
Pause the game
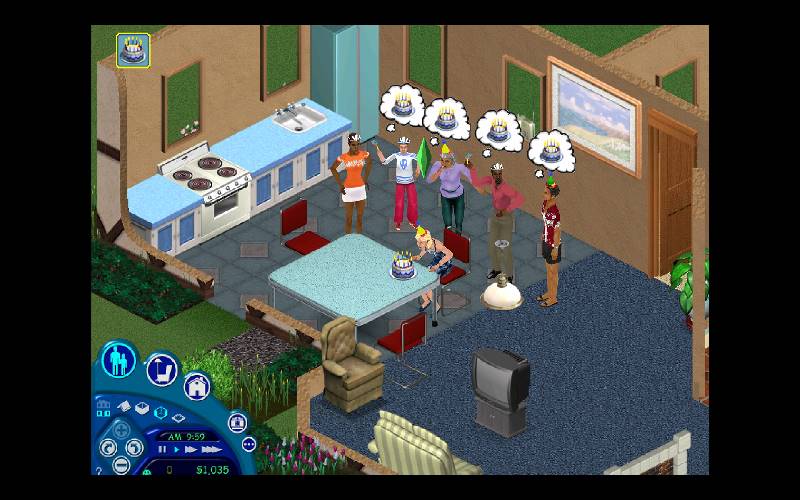pos(162,449)
